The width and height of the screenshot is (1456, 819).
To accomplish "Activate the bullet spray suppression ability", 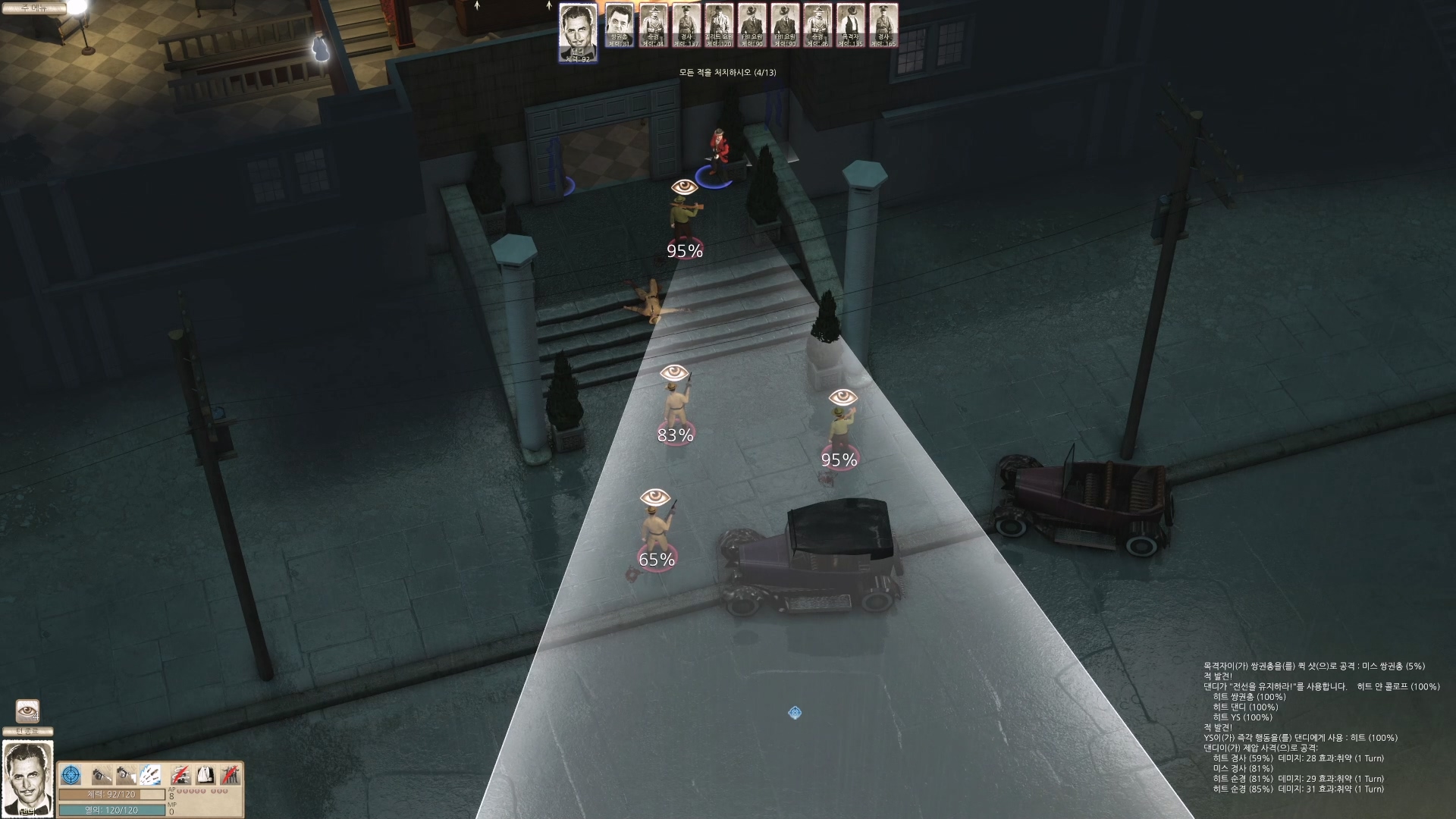I will point(150,774).
